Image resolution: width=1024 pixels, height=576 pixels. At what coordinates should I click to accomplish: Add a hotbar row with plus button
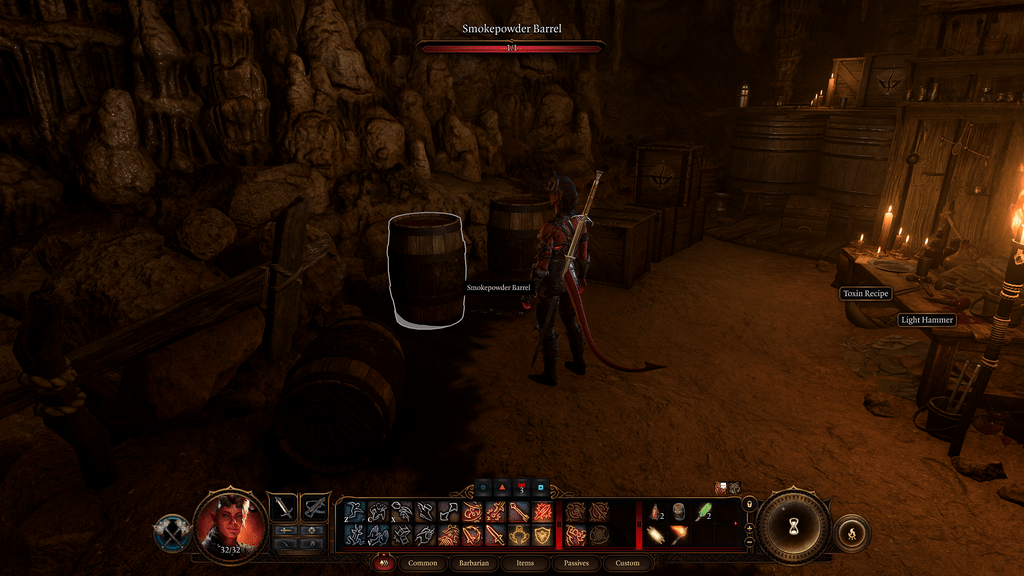coord(749,530)
